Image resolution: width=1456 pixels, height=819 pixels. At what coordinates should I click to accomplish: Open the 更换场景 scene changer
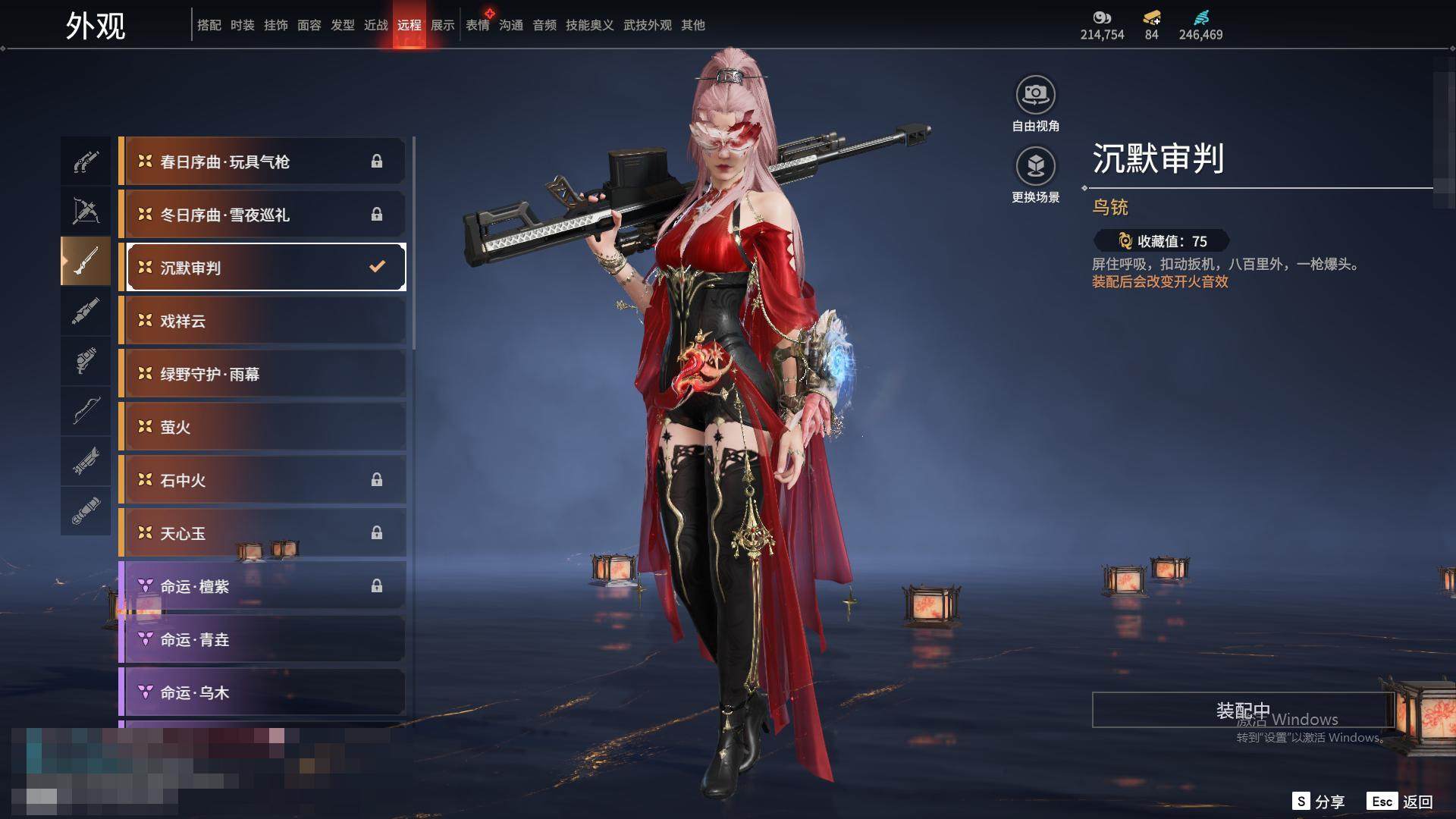1035,167
